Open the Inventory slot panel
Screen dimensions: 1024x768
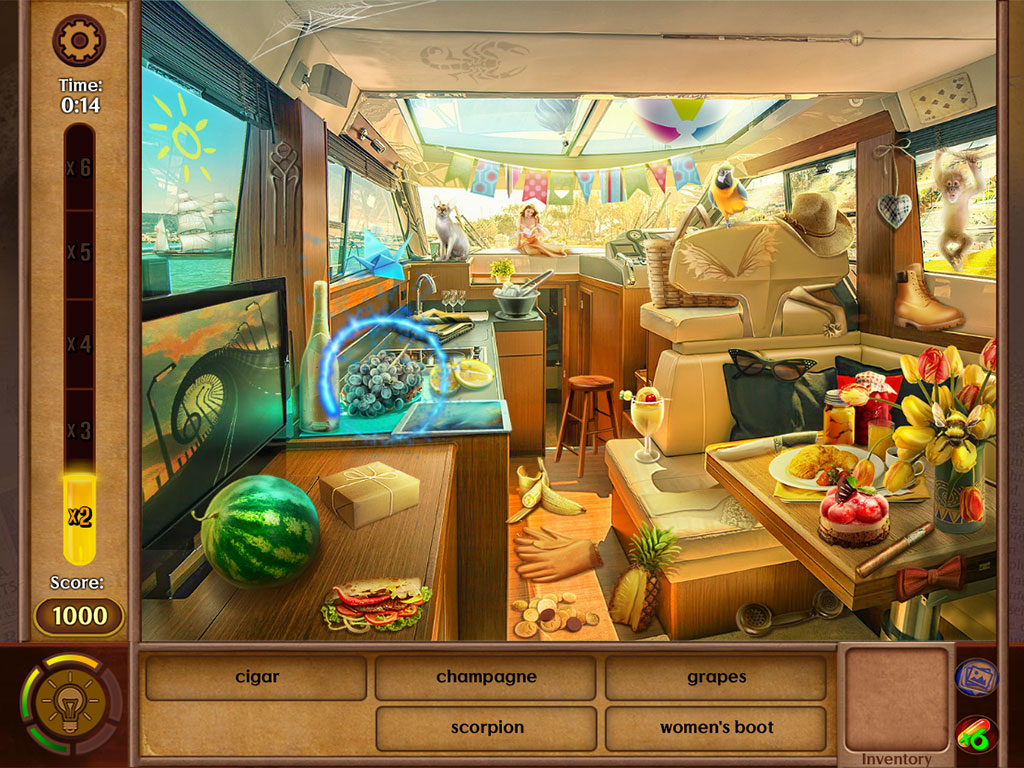coord(895,700)
